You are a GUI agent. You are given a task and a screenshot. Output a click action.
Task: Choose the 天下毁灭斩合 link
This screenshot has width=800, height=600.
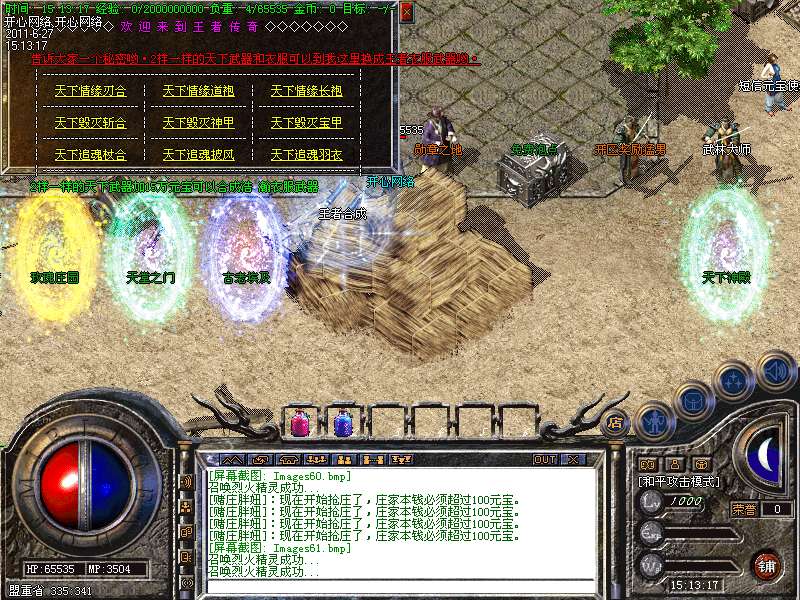pyautogui.click(x=90, y=123)
